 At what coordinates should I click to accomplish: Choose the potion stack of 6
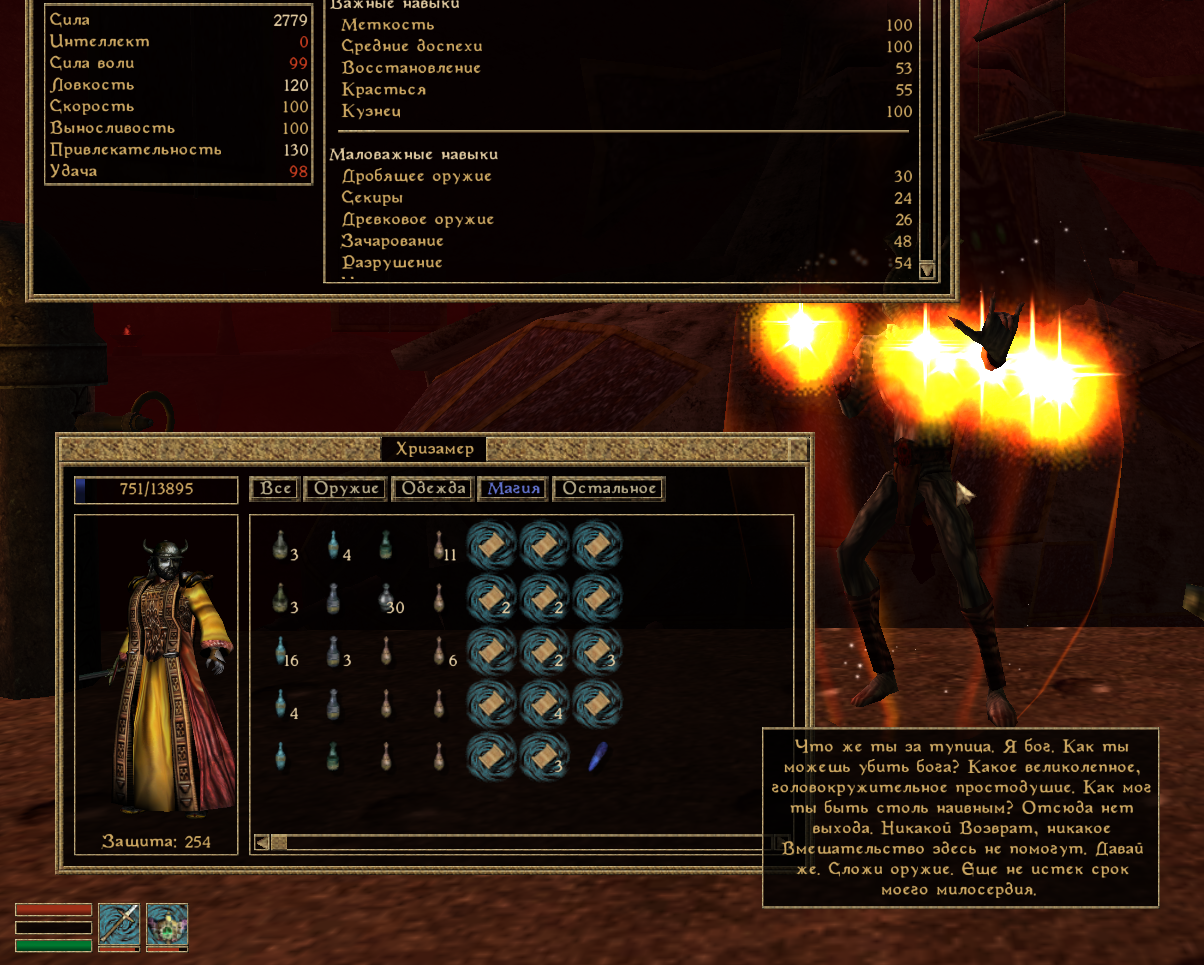(x=439, y=652)
